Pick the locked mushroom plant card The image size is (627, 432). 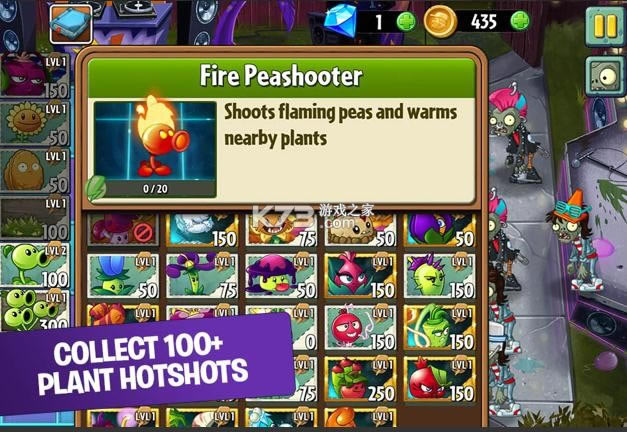pyautogui.click(x=123, y=229)
